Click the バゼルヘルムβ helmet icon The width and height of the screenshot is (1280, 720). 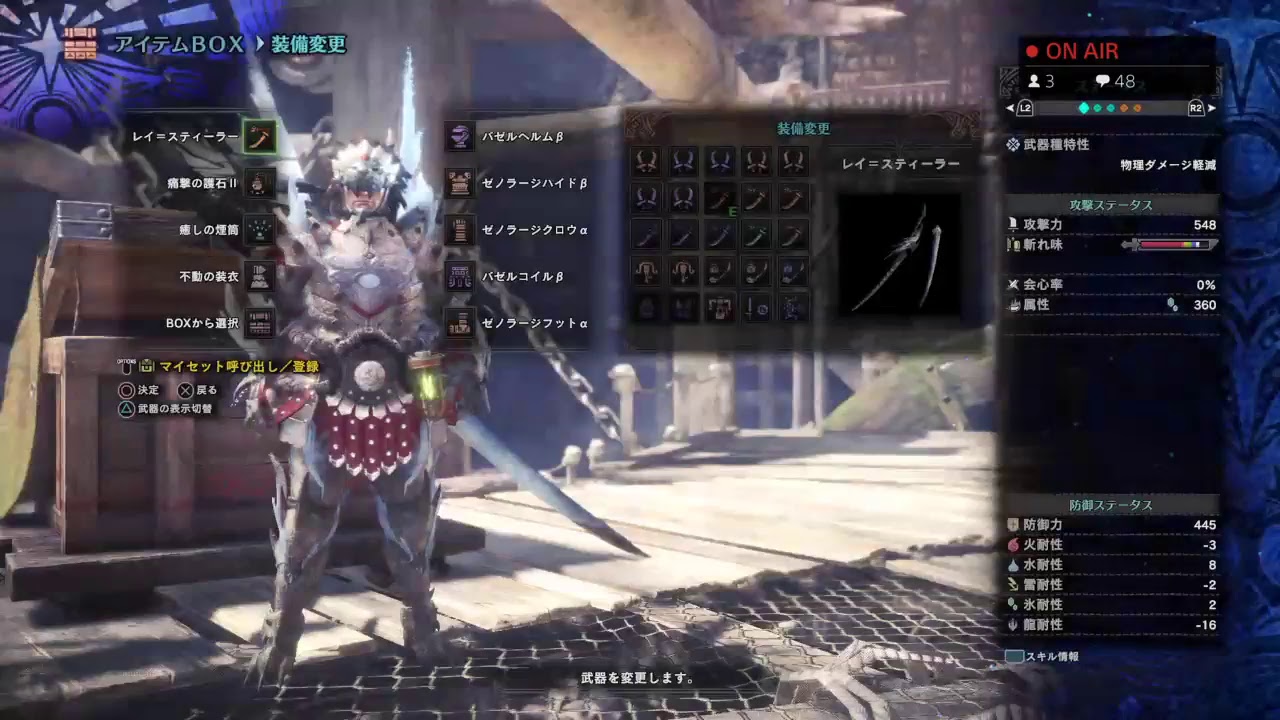coord(458,136)
